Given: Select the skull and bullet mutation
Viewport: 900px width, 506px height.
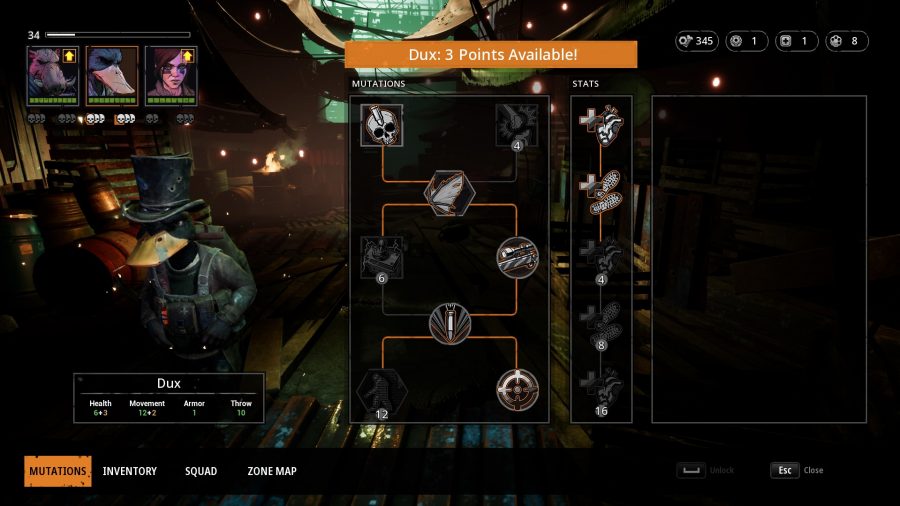Looking at the screenshot, I should 382,126.
